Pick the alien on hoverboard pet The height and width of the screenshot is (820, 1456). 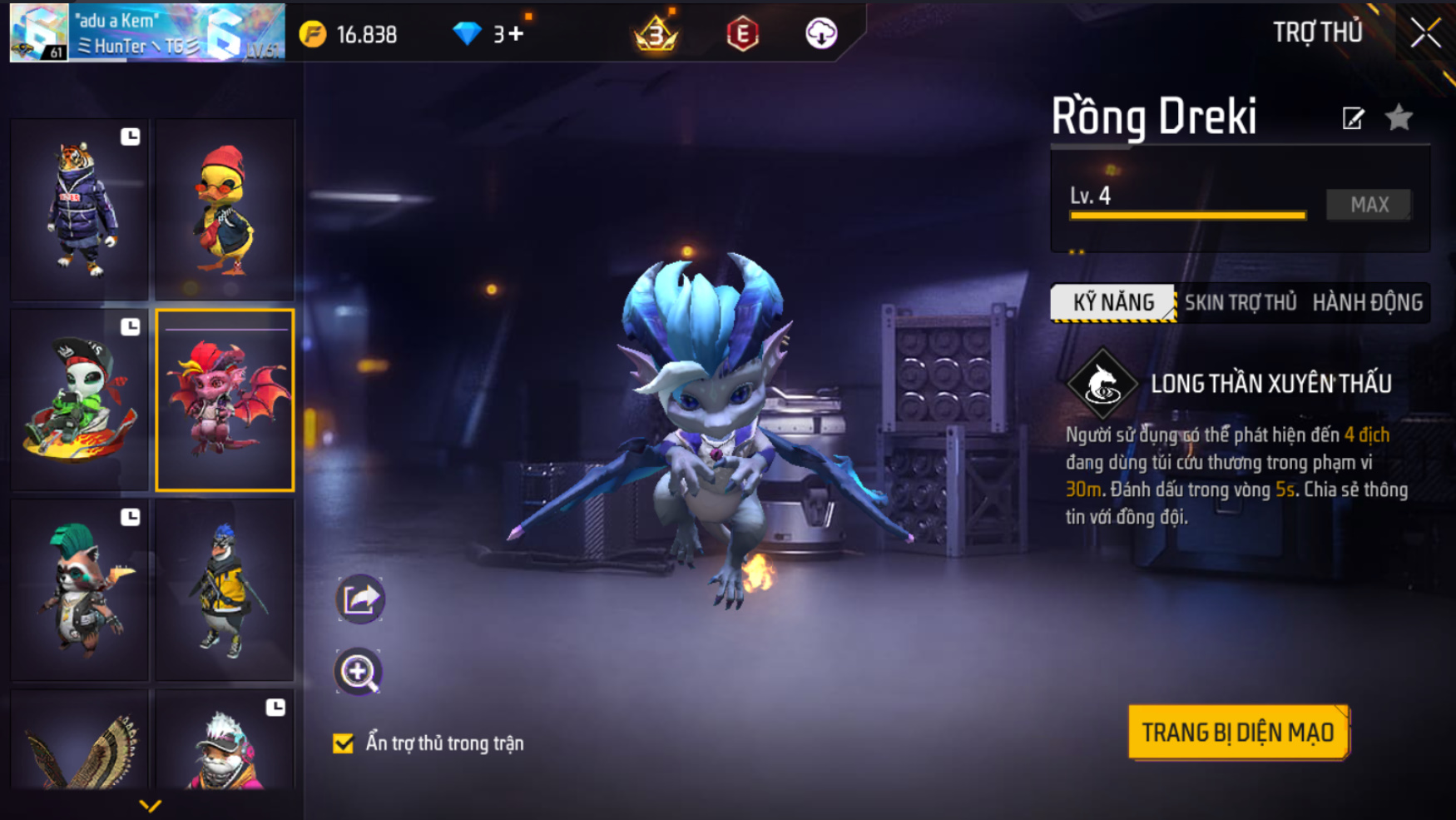[79, 400]
